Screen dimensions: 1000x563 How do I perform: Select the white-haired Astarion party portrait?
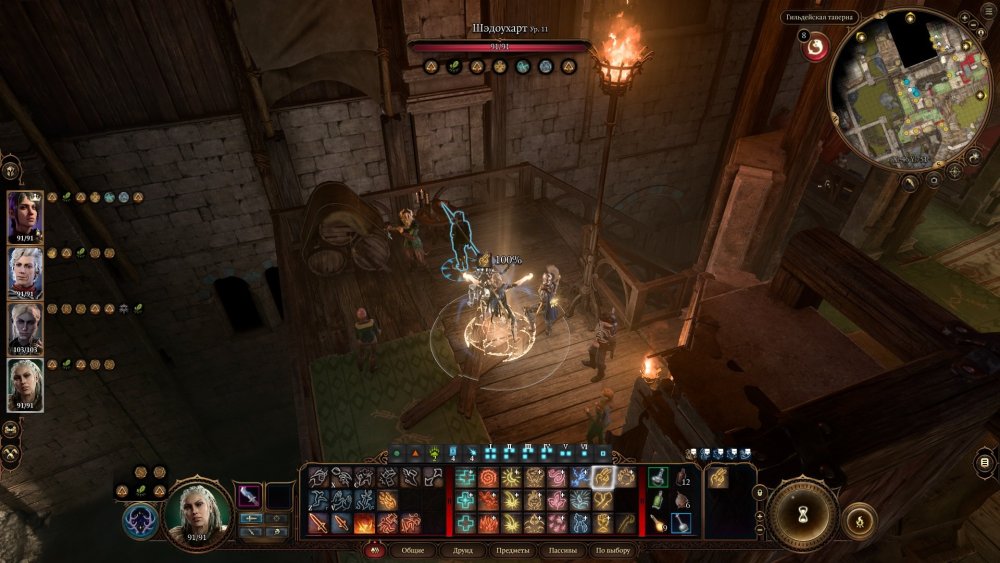pyautogui.click(x=25, y=272)
